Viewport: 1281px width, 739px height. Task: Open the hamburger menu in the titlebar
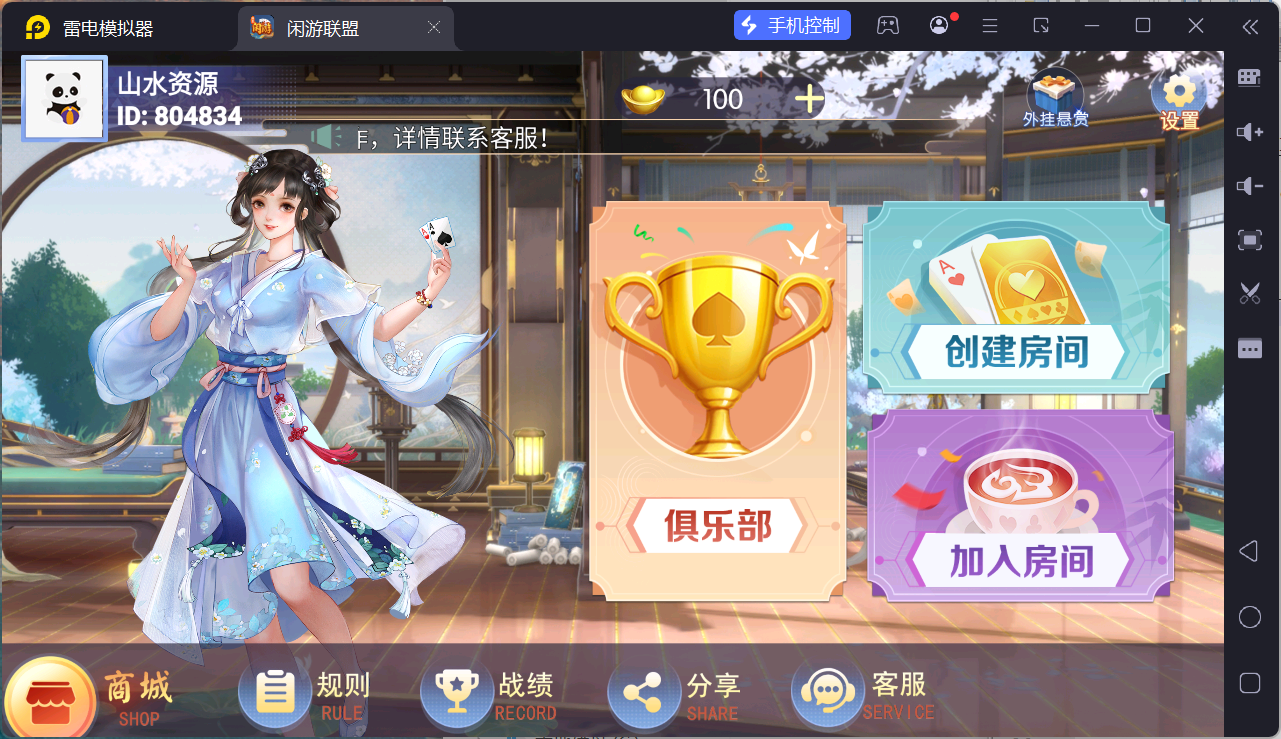coord(989,24)
